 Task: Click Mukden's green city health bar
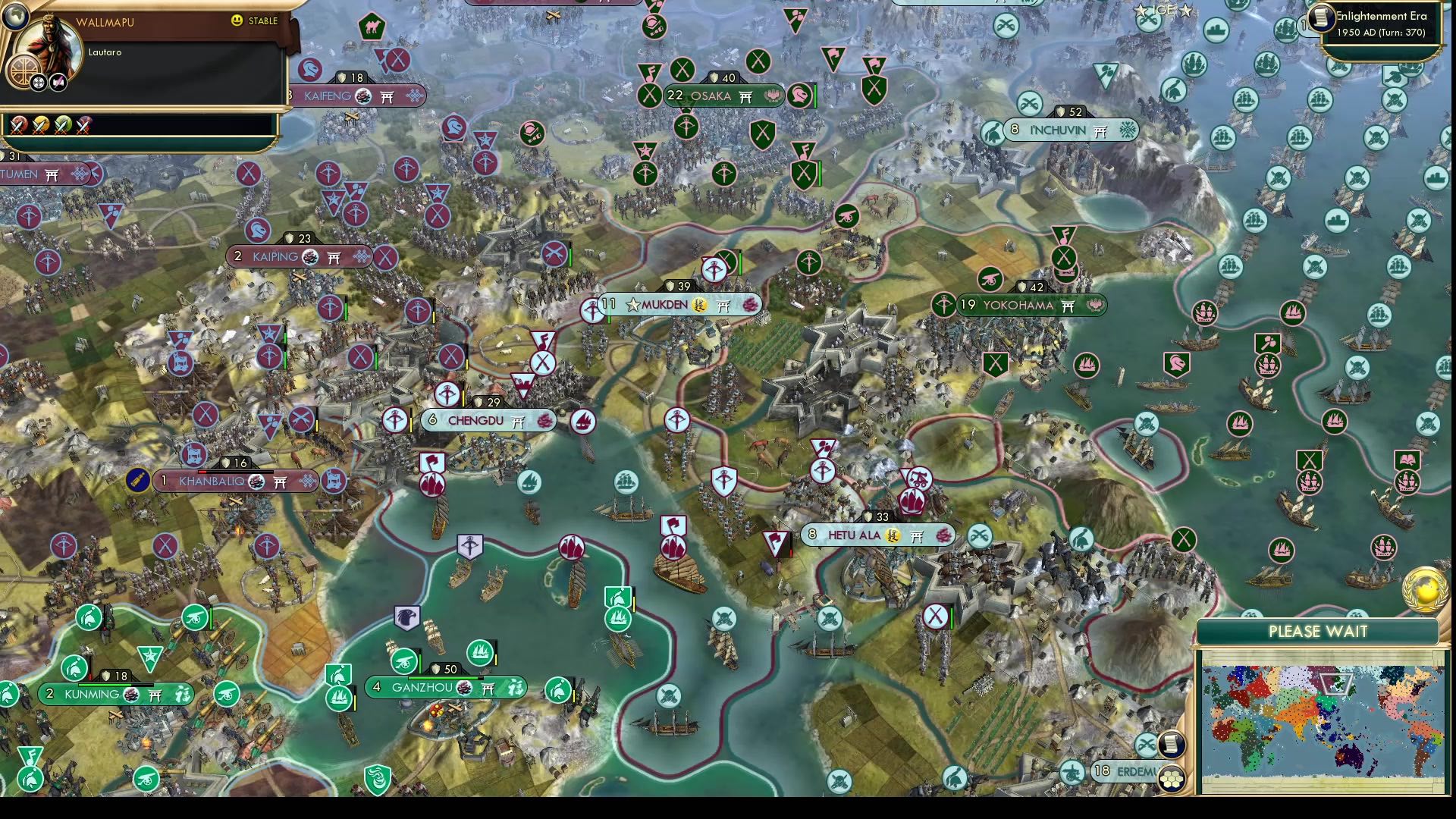coord(609,318)
